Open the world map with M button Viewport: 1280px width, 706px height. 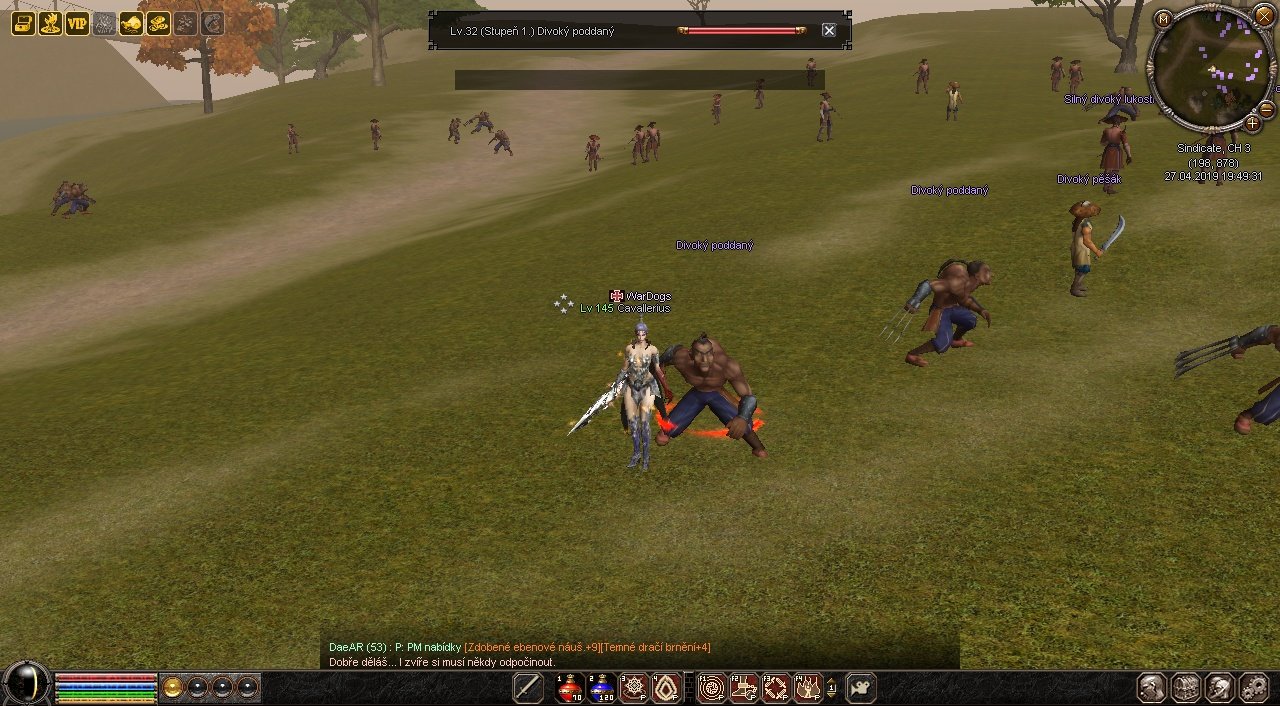pos(1163,19)
